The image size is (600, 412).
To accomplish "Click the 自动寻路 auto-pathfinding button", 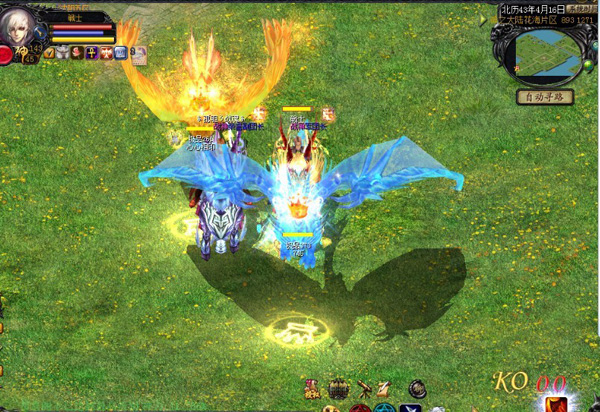I will click(544, 97).
